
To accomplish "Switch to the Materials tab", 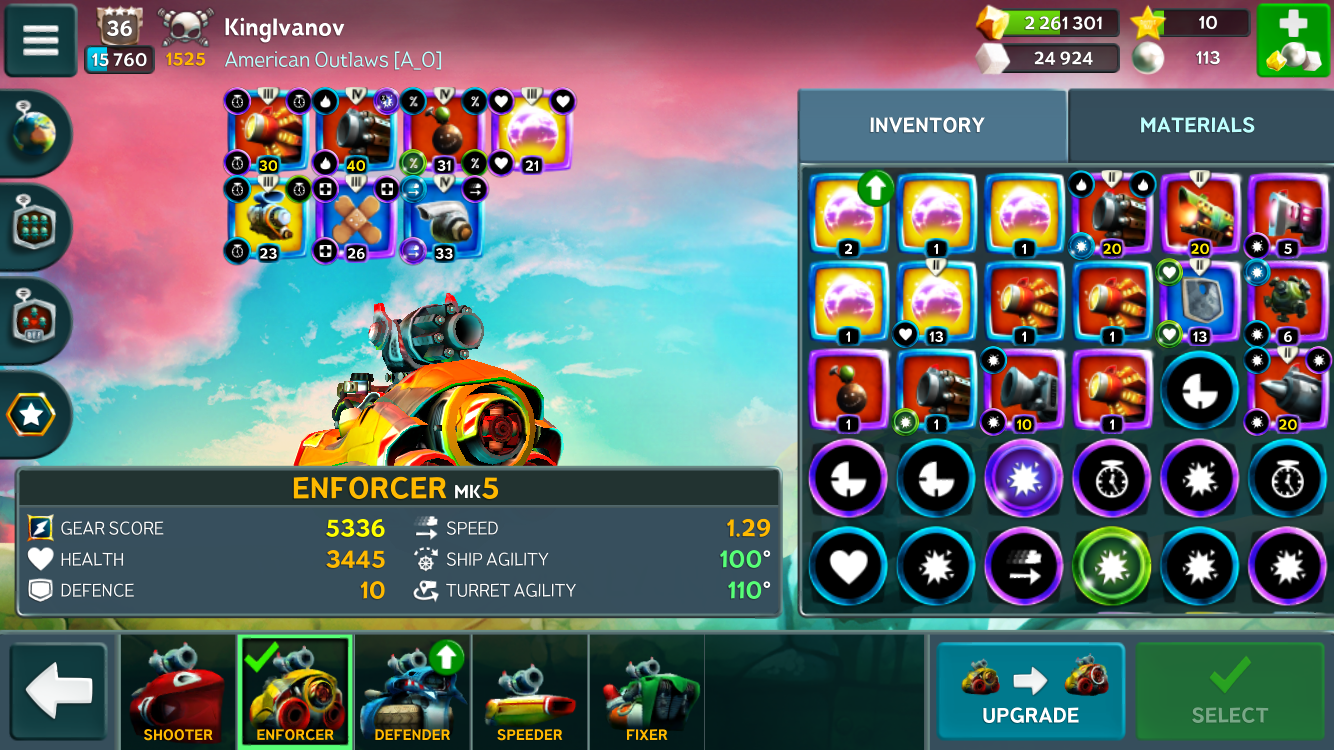I will pyautogui.click(x=1196, y=125).
